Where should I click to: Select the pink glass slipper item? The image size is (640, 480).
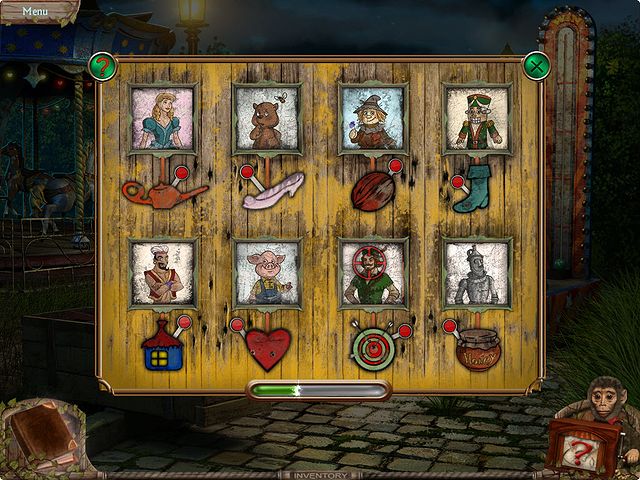[273, 190]
